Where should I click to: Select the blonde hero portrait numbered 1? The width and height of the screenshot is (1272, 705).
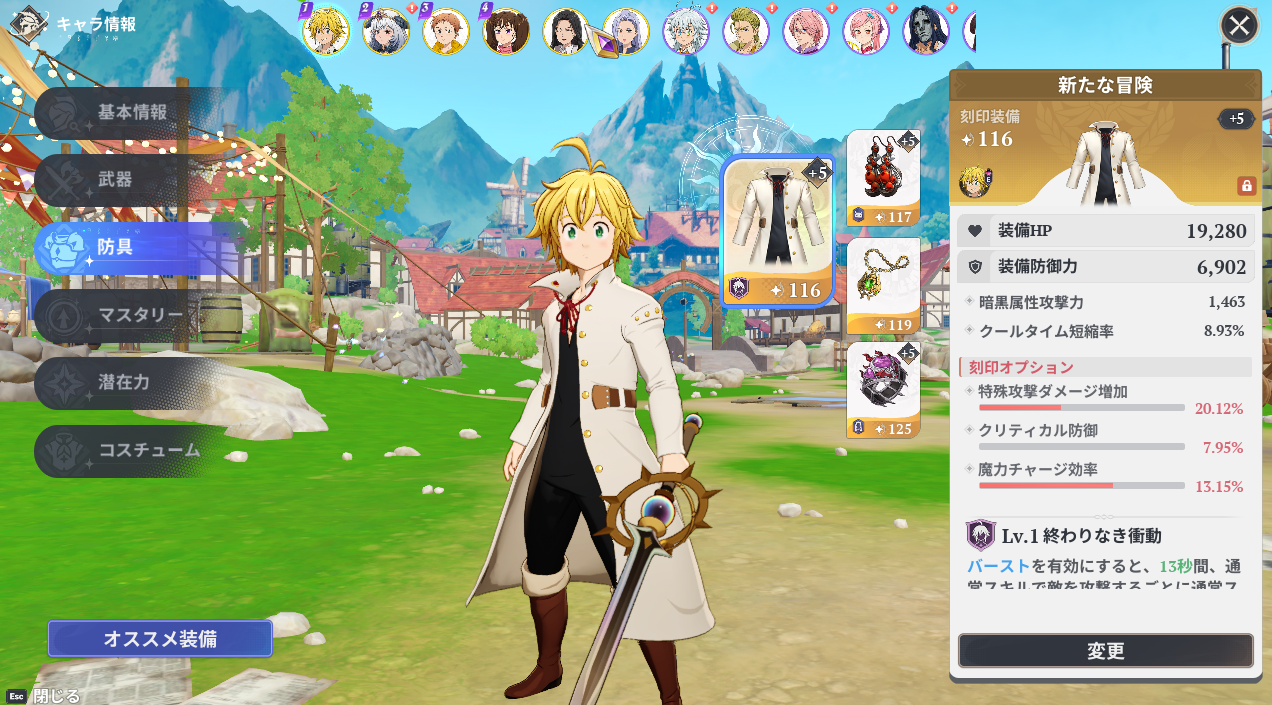pyautogui.click(x=326, y=30)
